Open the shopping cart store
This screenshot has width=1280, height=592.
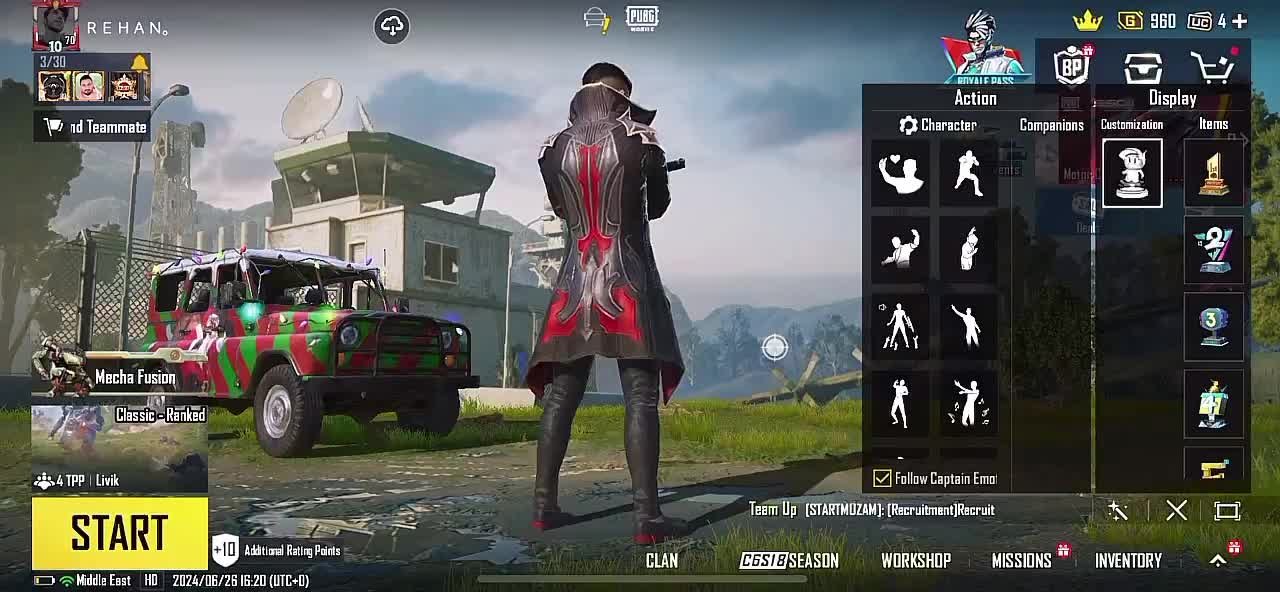(x=1213, y=68)
